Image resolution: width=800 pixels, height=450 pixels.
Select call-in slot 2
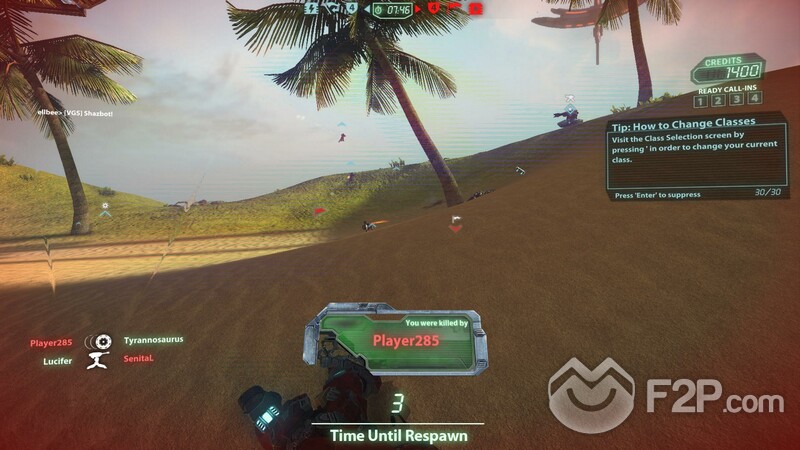tap(717, 100)
